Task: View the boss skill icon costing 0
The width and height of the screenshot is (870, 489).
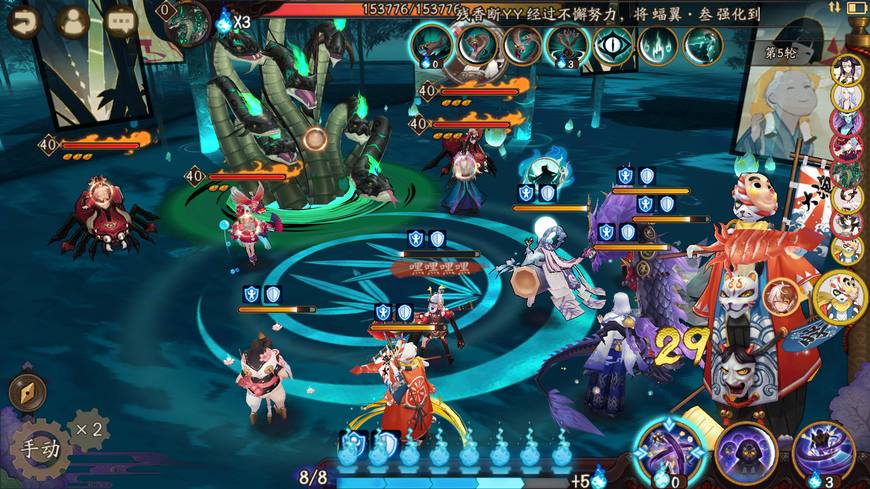Action: 432,45
